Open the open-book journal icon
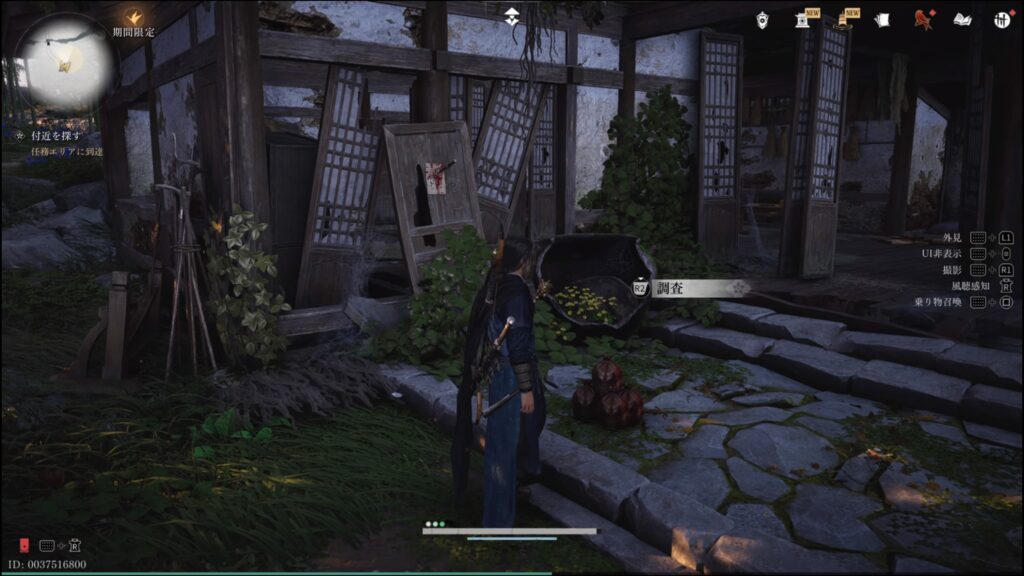 click(x=963, y=19)
